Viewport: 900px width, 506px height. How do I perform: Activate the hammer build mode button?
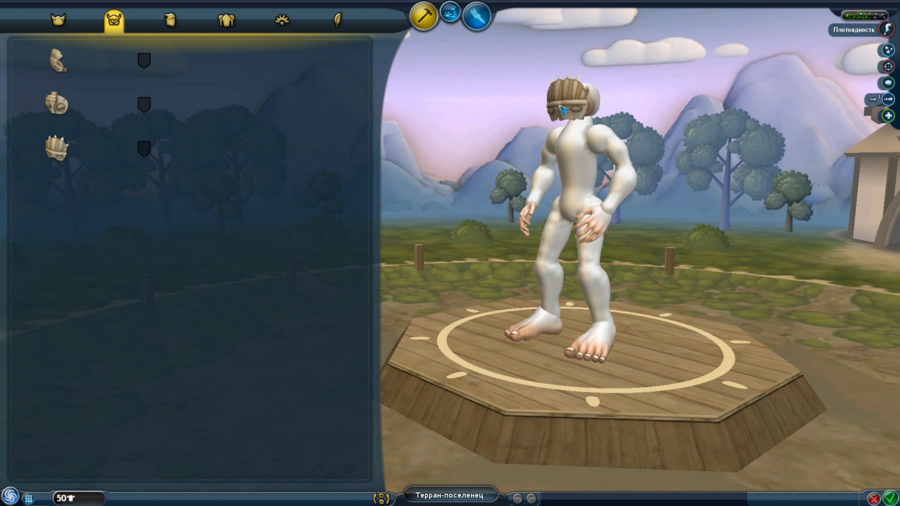pyautogui.click(x=424, y=15)
